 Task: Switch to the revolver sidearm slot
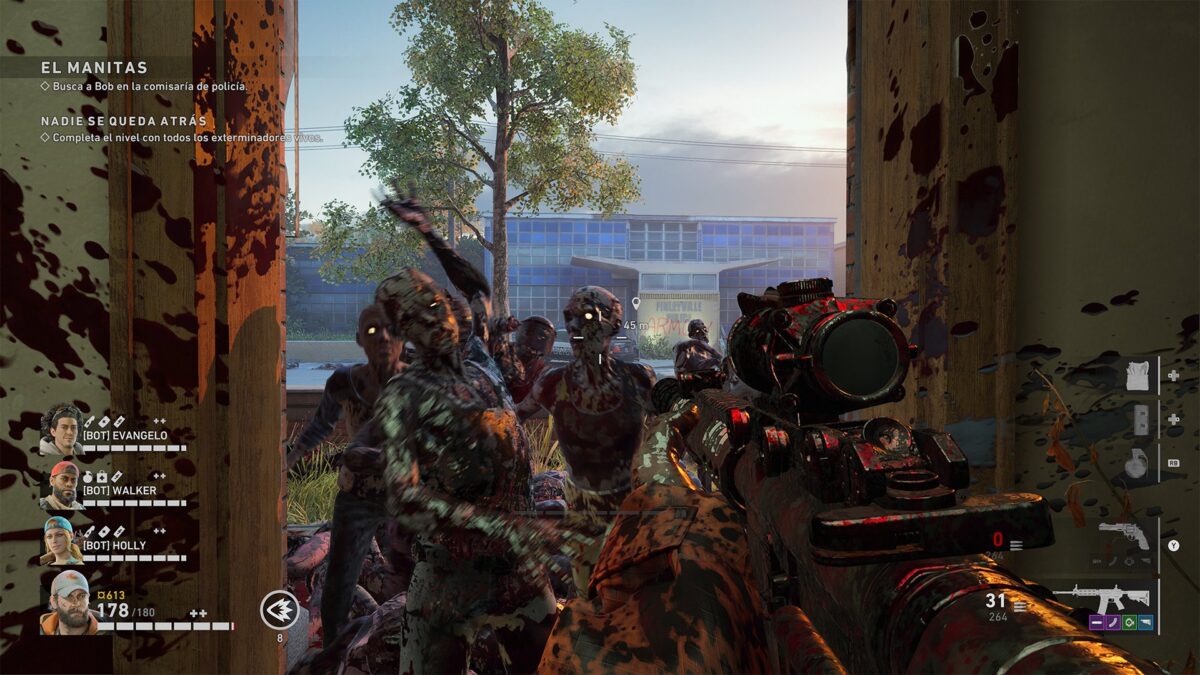[x=1123, y=534]
